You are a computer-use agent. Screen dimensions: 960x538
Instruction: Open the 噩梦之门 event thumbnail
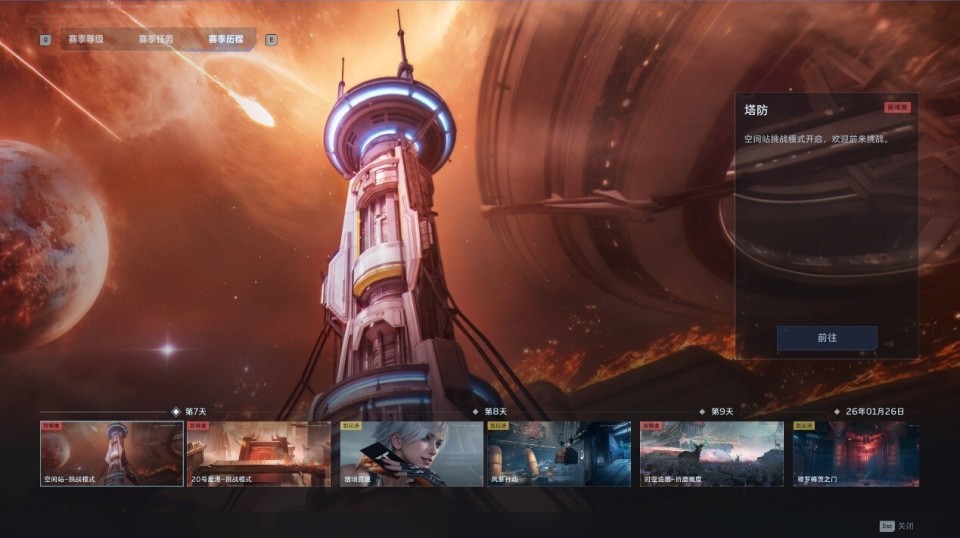(x=856, y=454)
